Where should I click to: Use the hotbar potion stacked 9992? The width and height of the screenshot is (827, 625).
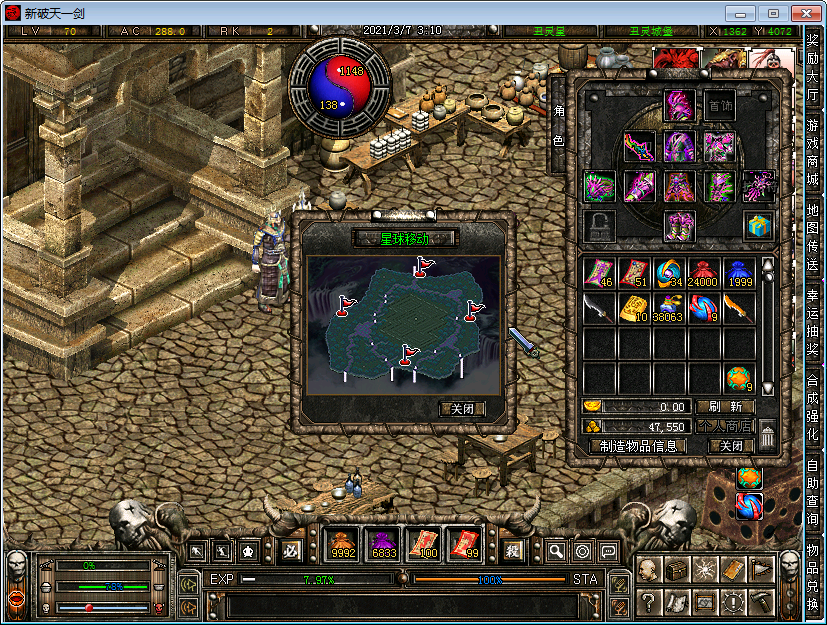342,544
